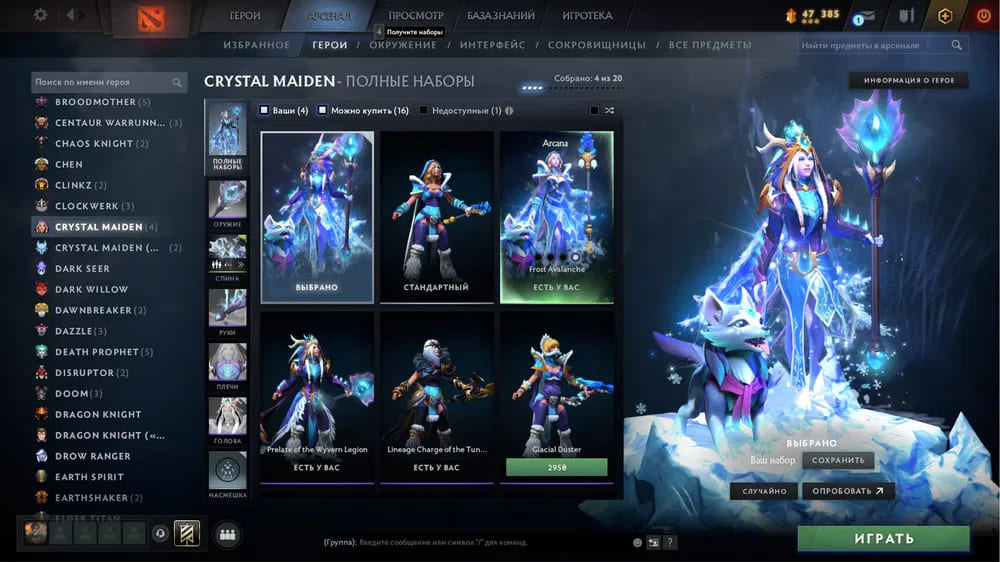Open the ИЗБРАННОЕ armory category

point(257,45)
